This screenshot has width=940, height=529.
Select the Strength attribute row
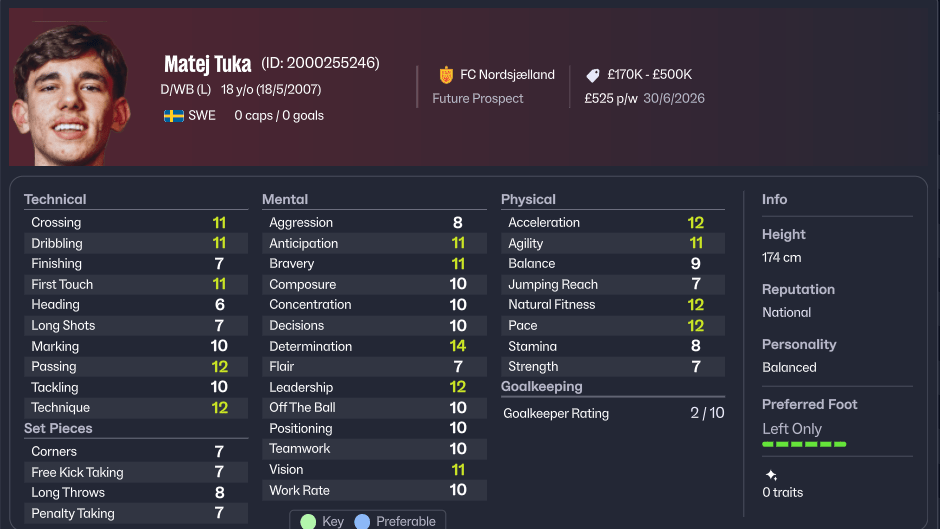(612, 367)
